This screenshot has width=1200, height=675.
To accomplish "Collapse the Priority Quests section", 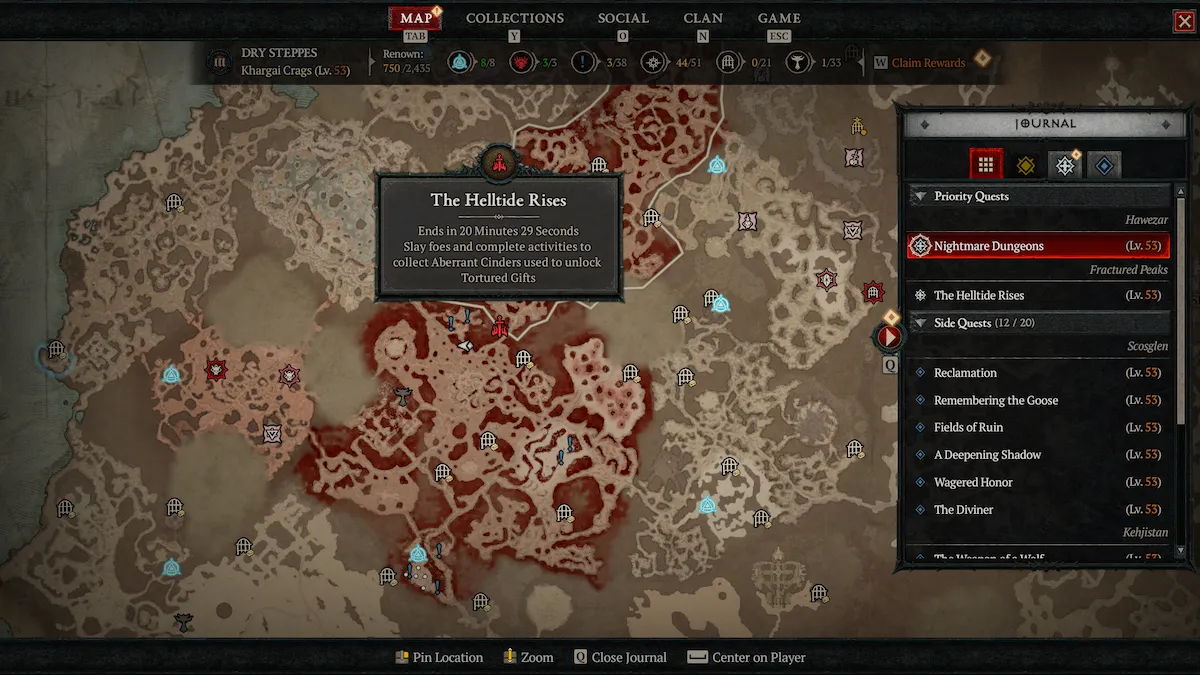I will (919, 197).
